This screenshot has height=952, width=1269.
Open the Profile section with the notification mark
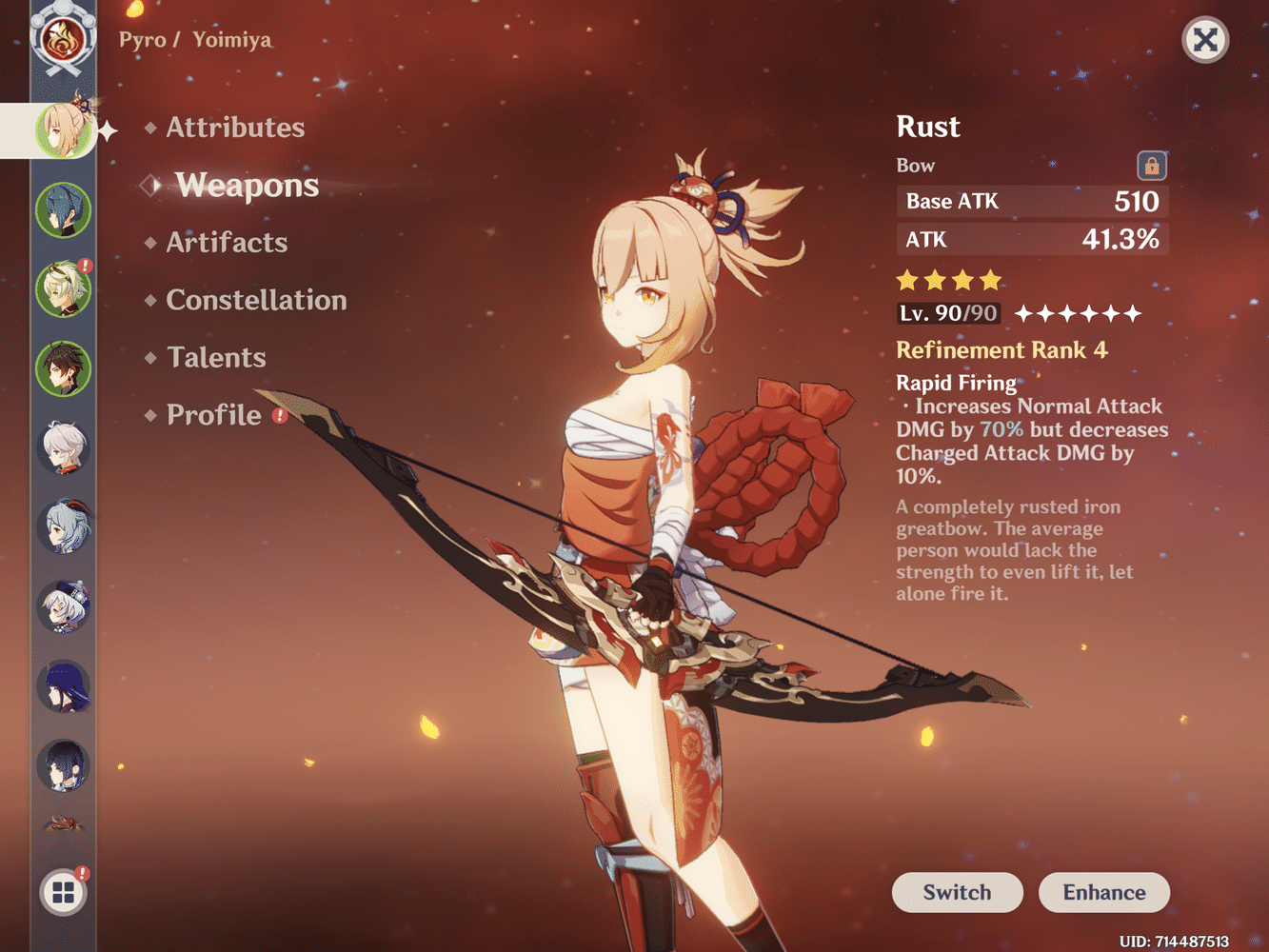pos(215,414)
